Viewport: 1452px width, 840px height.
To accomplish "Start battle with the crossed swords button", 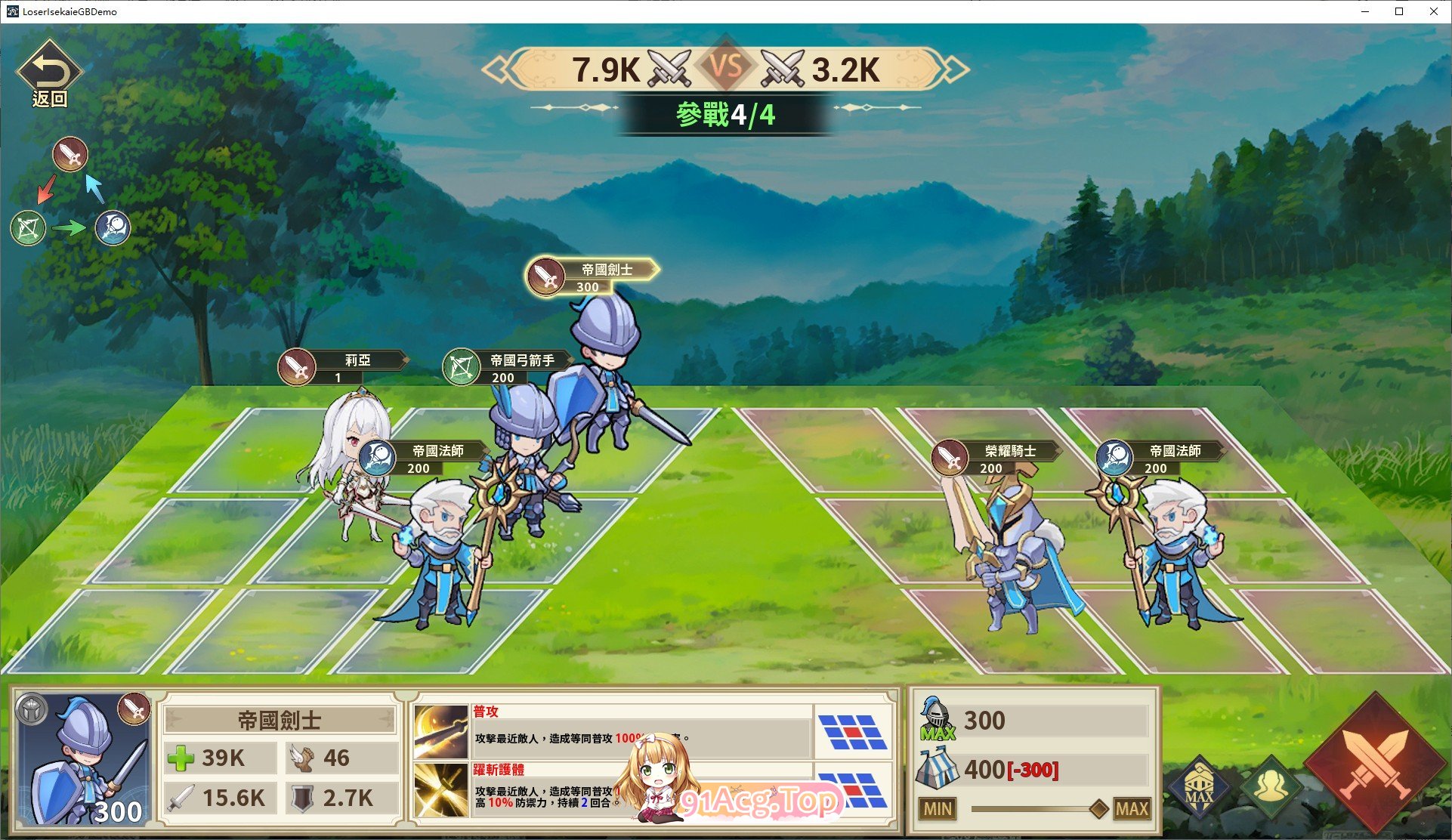I will [x=1375, y=764].
